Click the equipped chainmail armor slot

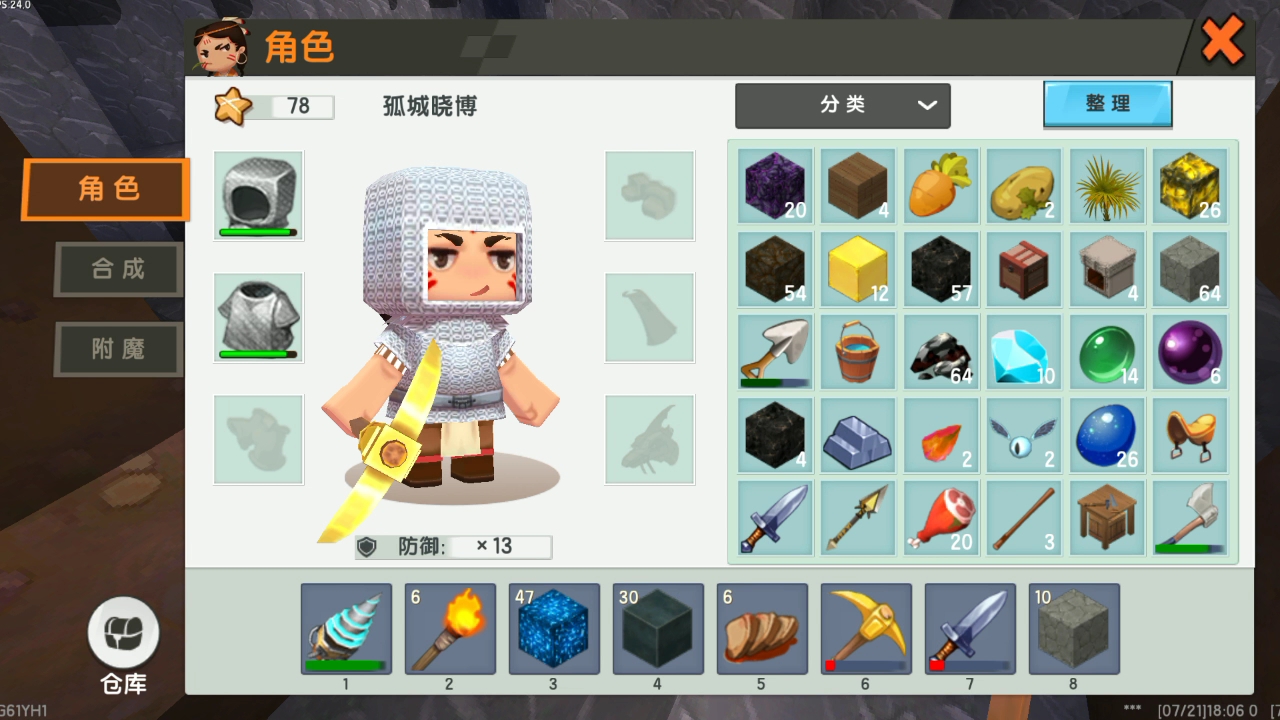tap(258, 318)
